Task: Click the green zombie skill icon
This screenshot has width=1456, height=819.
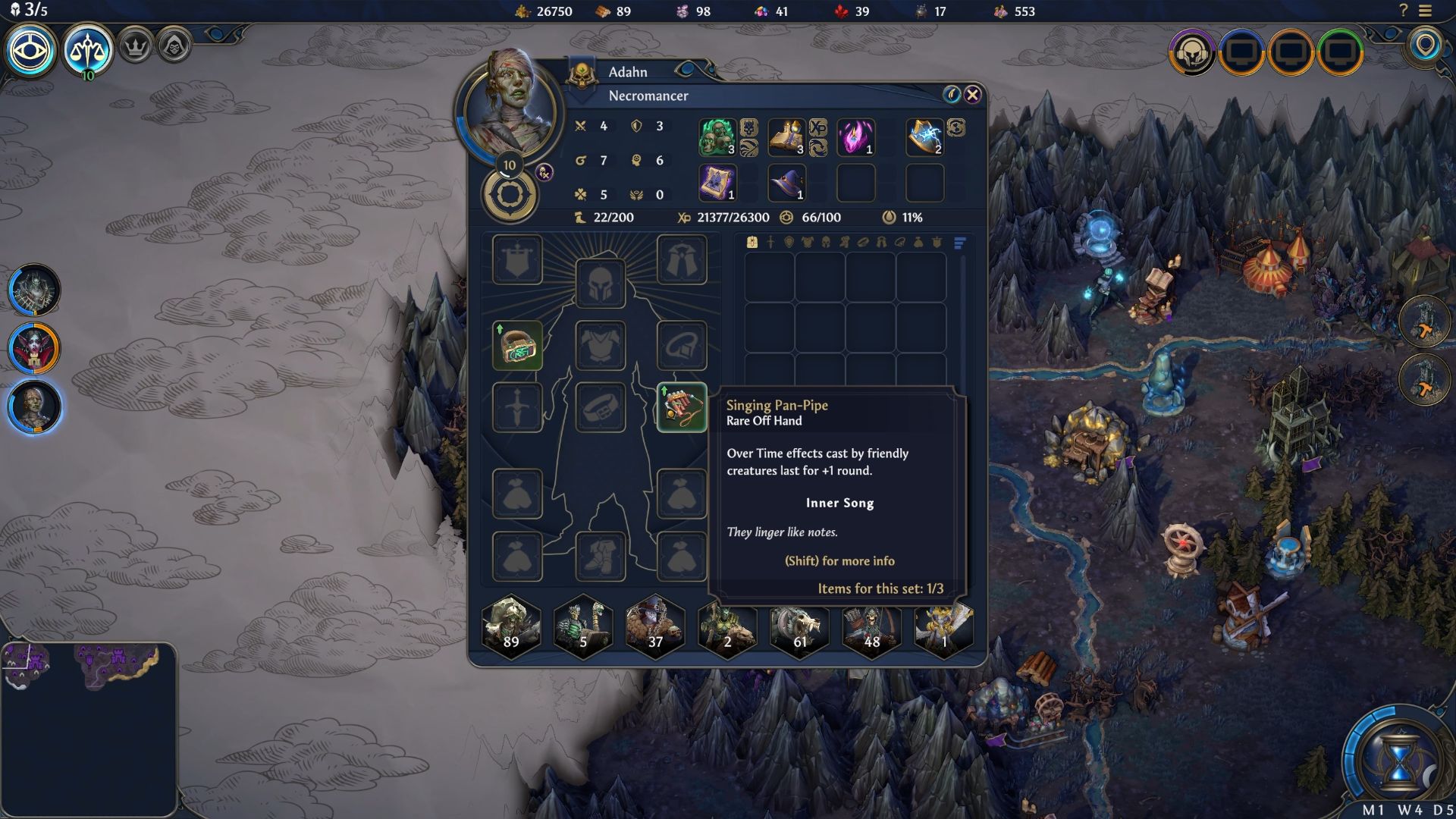Action: [717, 137]
